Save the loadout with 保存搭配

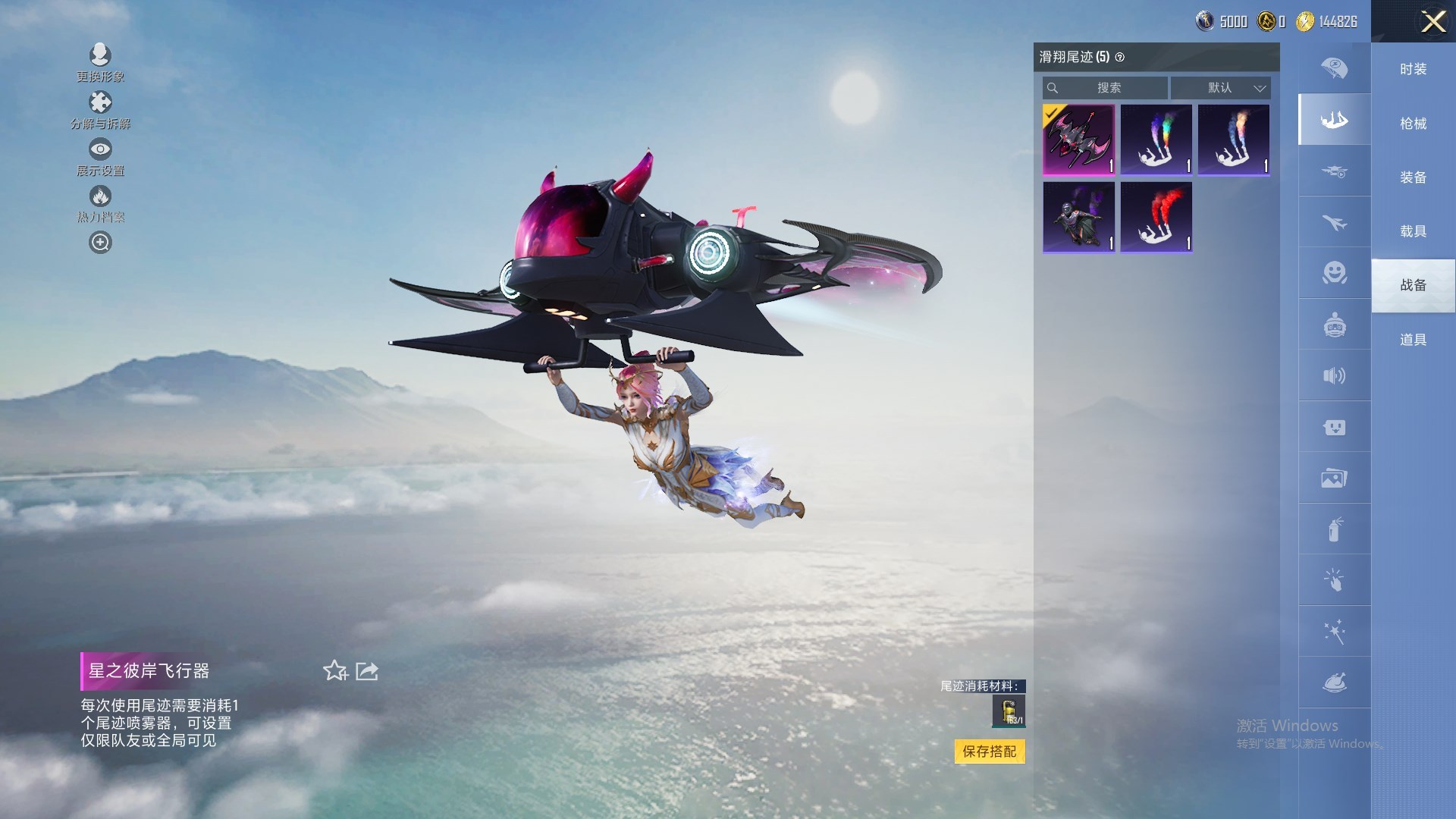[989, 752]
